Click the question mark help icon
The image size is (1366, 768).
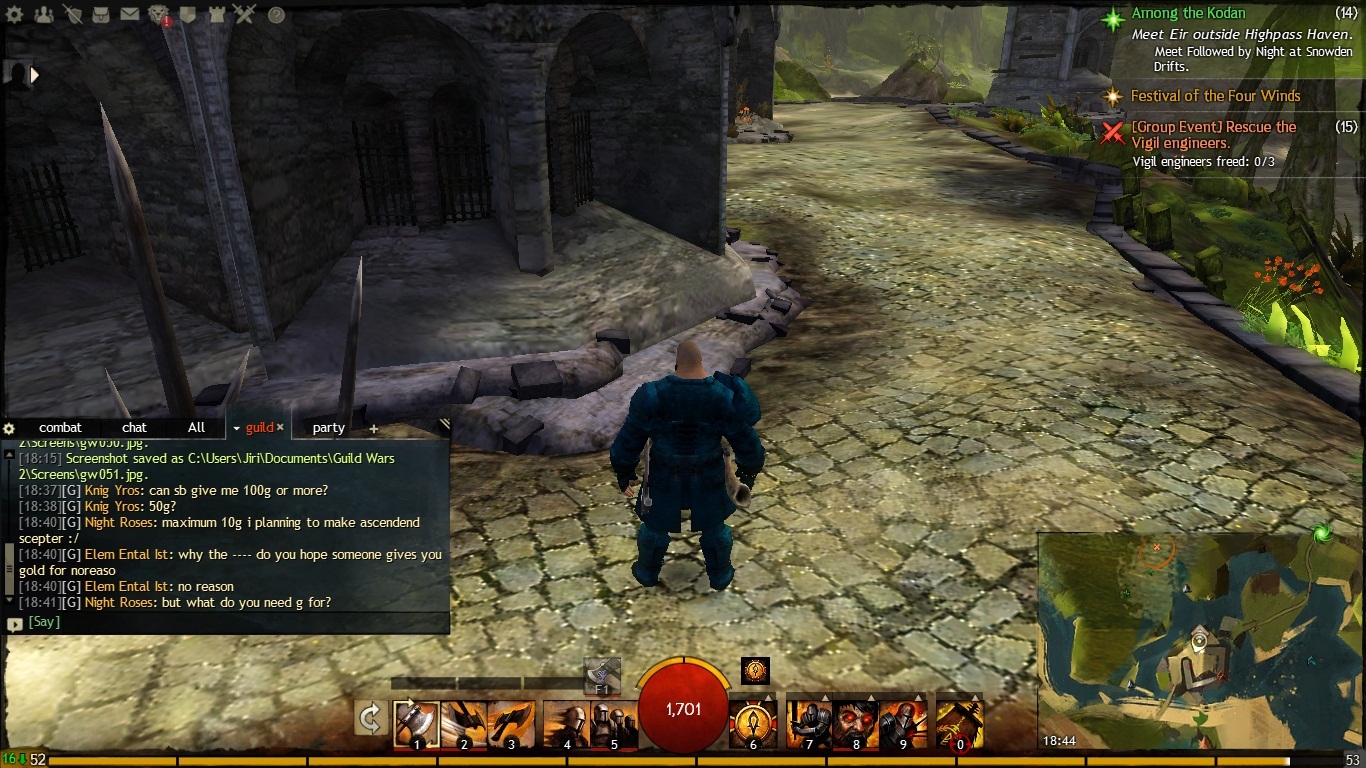276,15
